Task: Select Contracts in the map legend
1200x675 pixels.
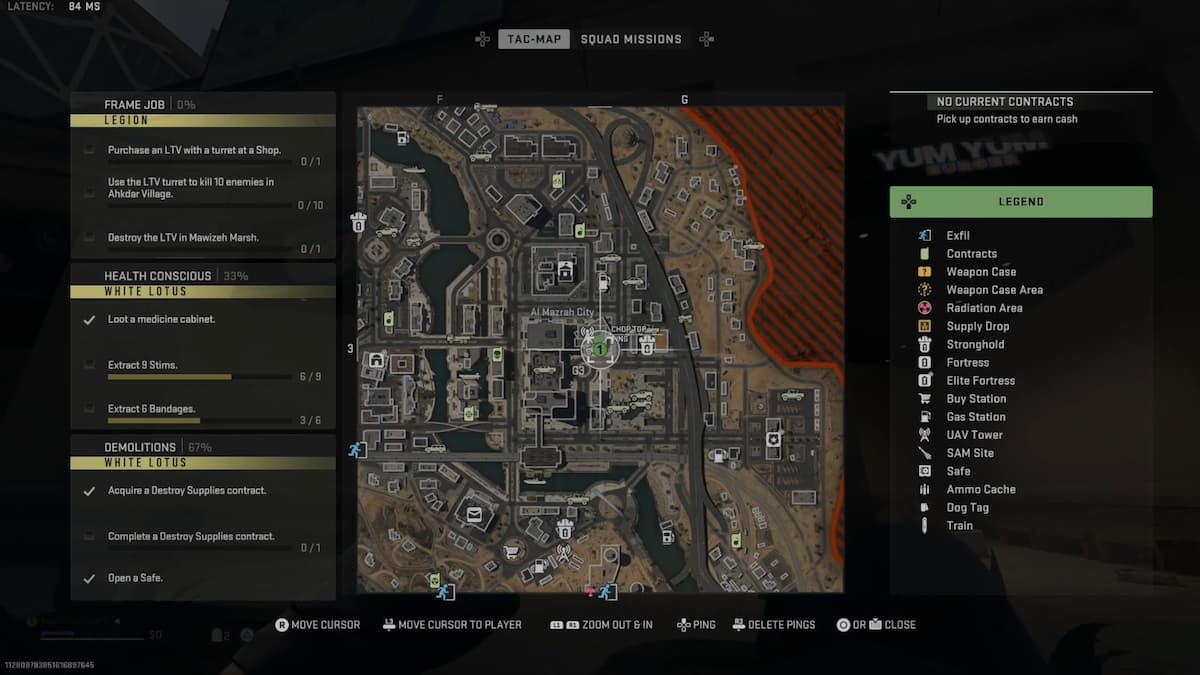Action: coord(971,254)
